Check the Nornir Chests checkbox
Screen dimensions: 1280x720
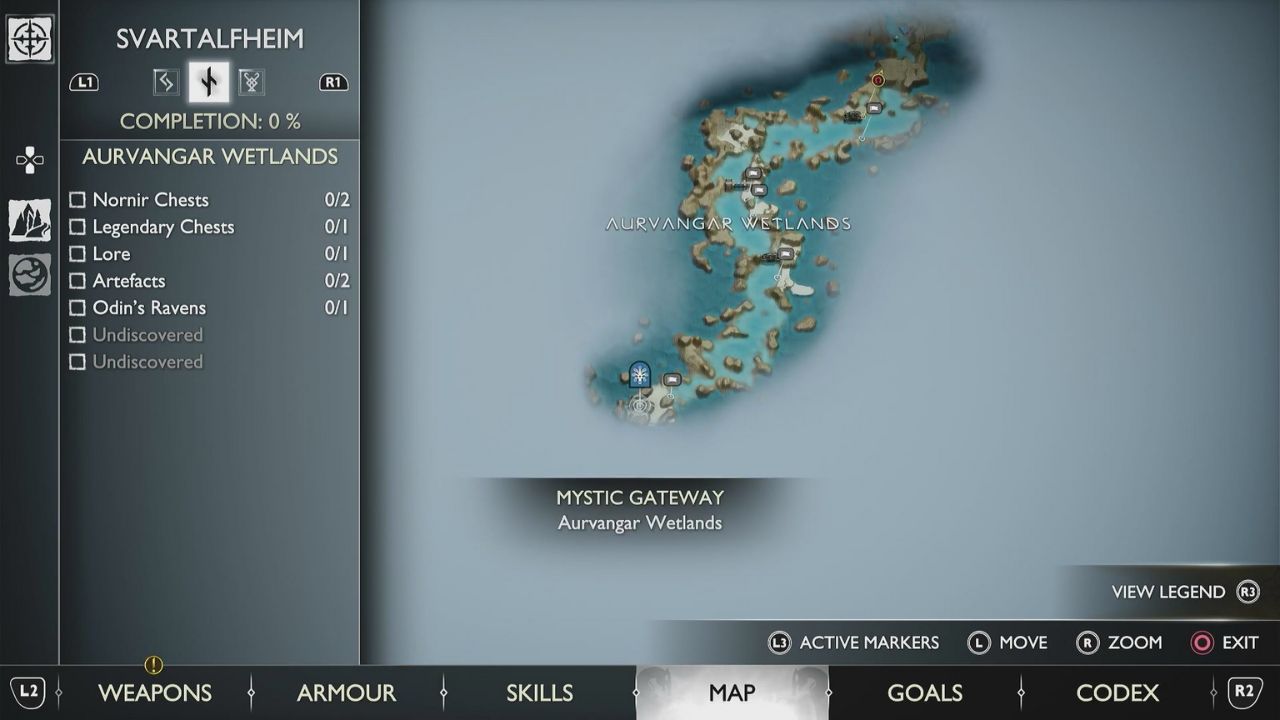(x=77, y=199)
